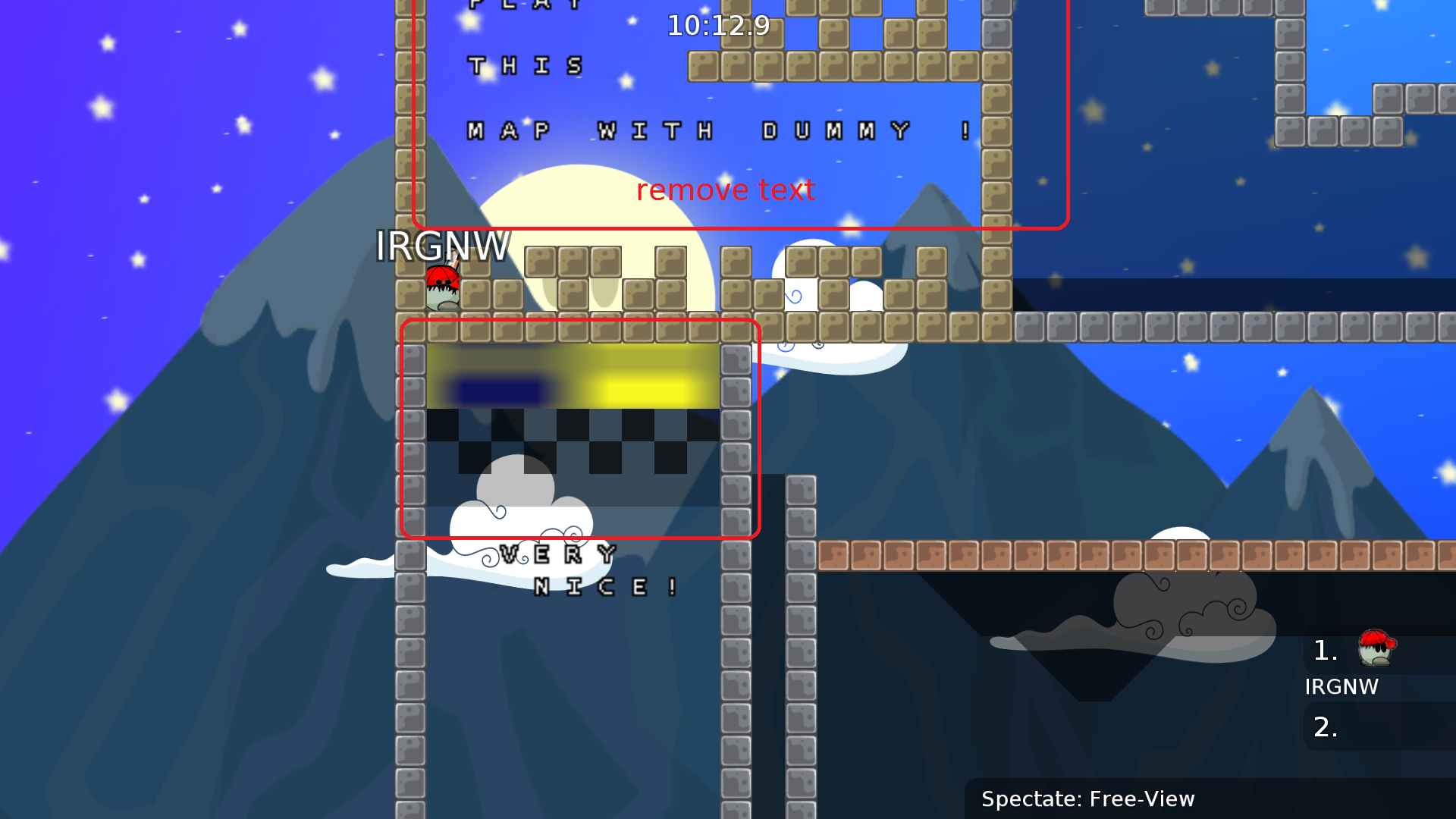This screenshot has height=819, width=1456.
Task: Click the IRGNW name above the player
Action: (444, 246)
